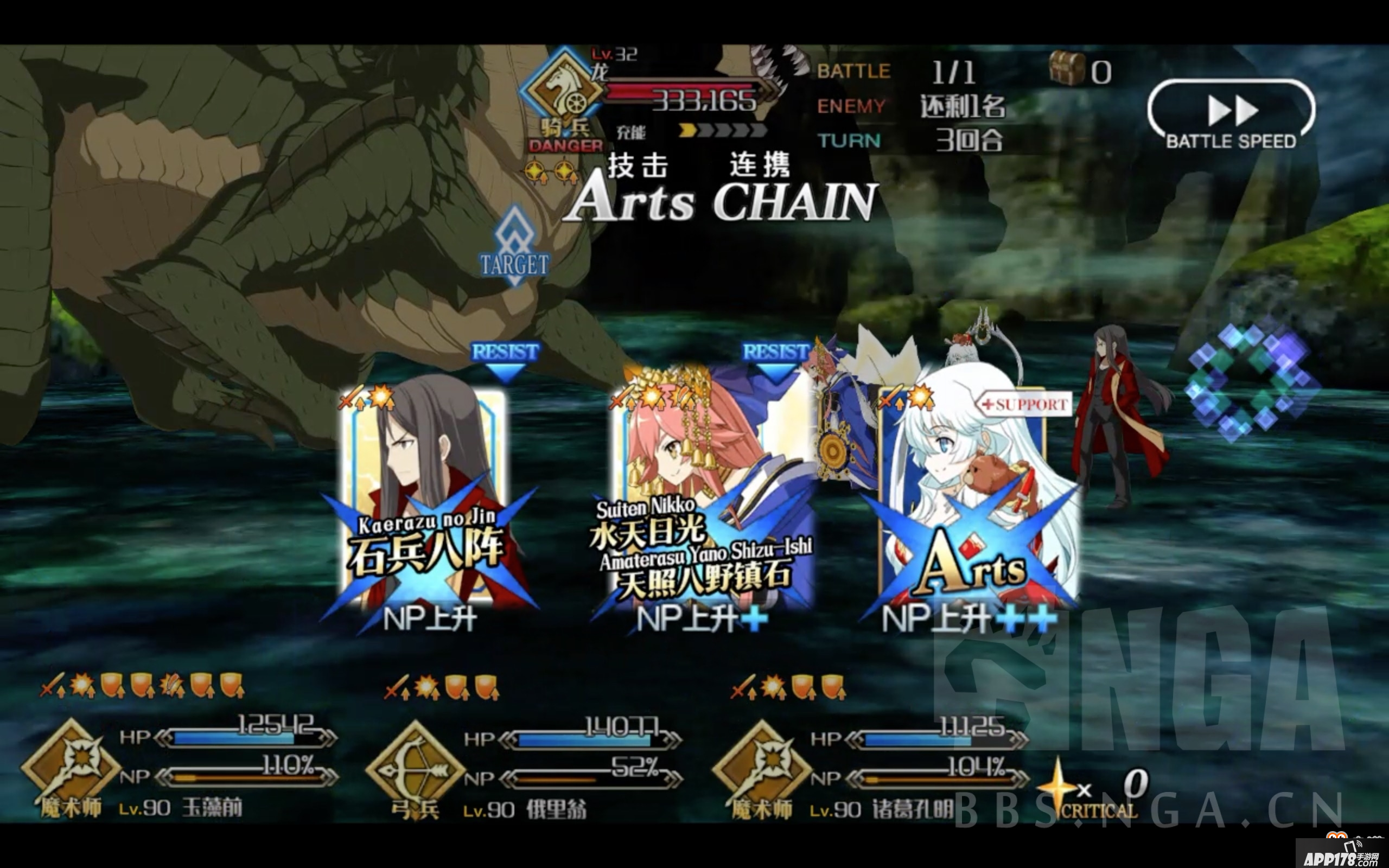Viewport: 1389px width, 868px height.
Task: Click the DANGER label under the enemy icon
Action: [564, 146]
